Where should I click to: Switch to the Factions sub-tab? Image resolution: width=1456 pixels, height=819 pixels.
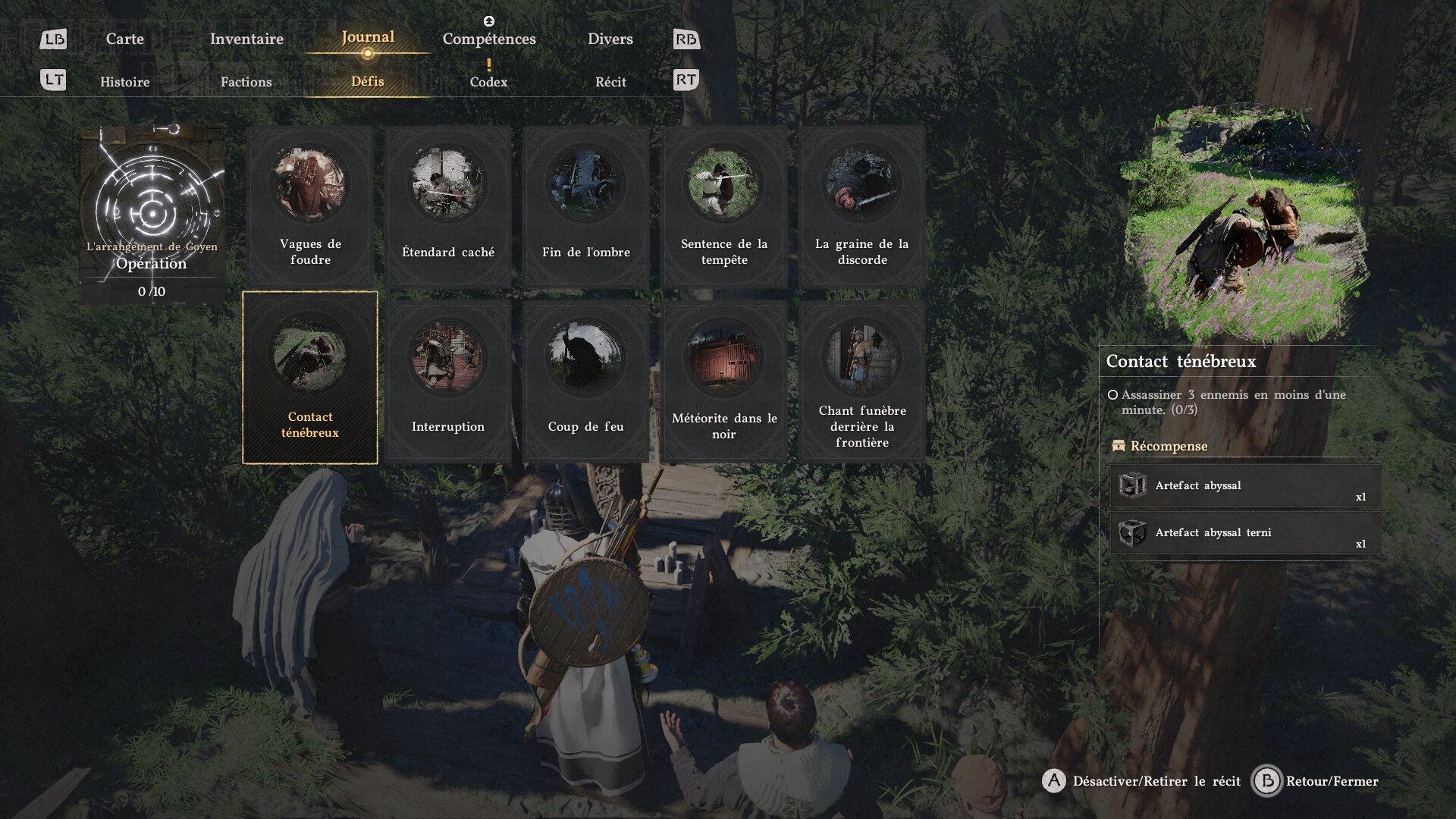pyautogui.click(x=246, y=82)
